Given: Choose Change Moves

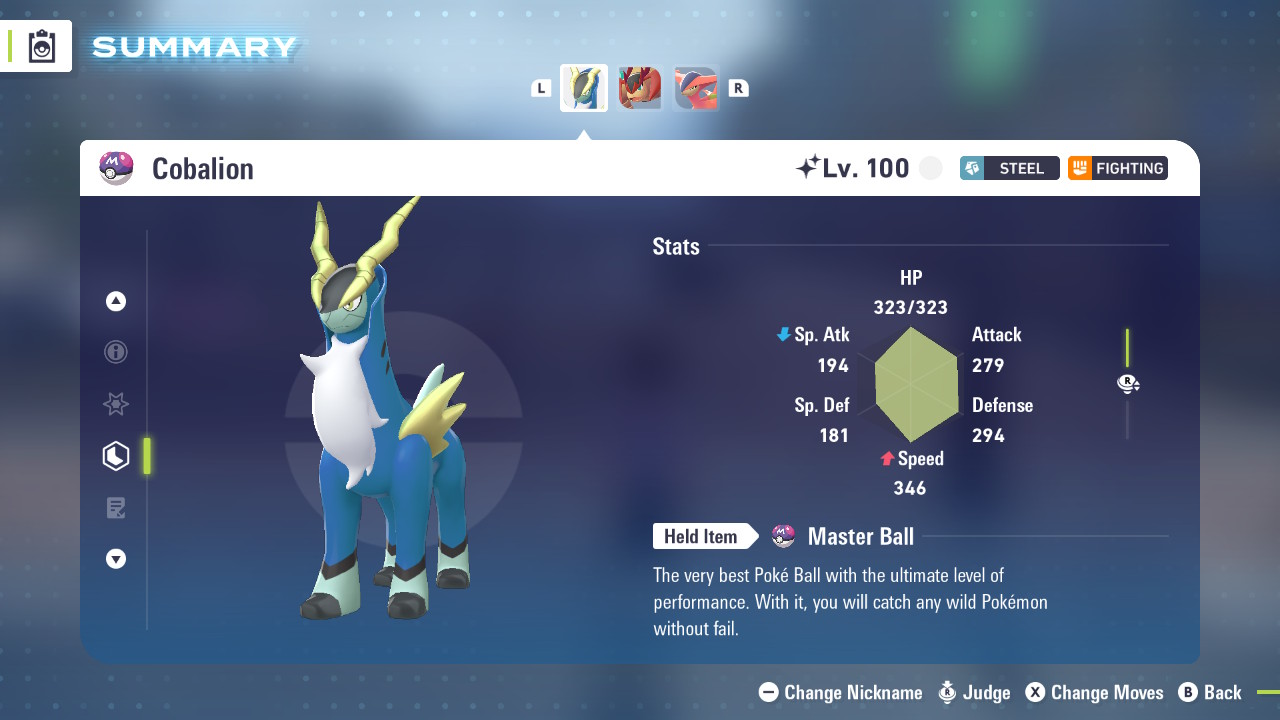Looking at the screenshot, I should point(1095,692).
